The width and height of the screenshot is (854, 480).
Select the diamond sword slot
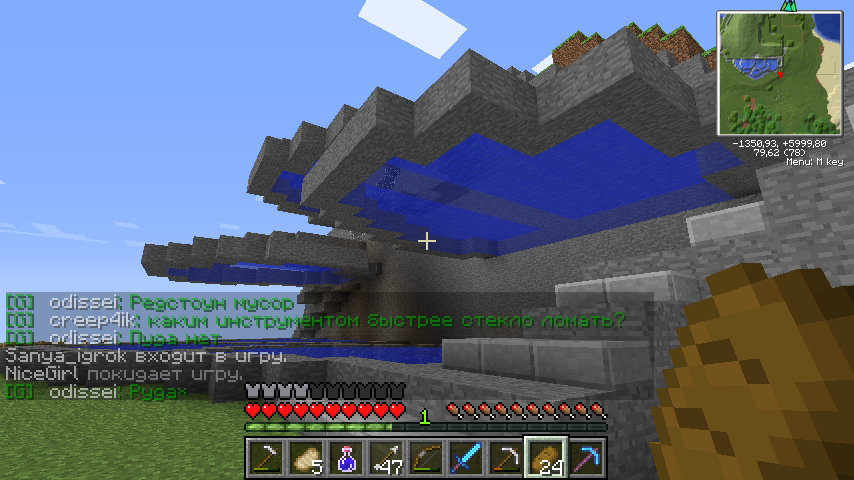pyautogui.click(x=465, y=459)
